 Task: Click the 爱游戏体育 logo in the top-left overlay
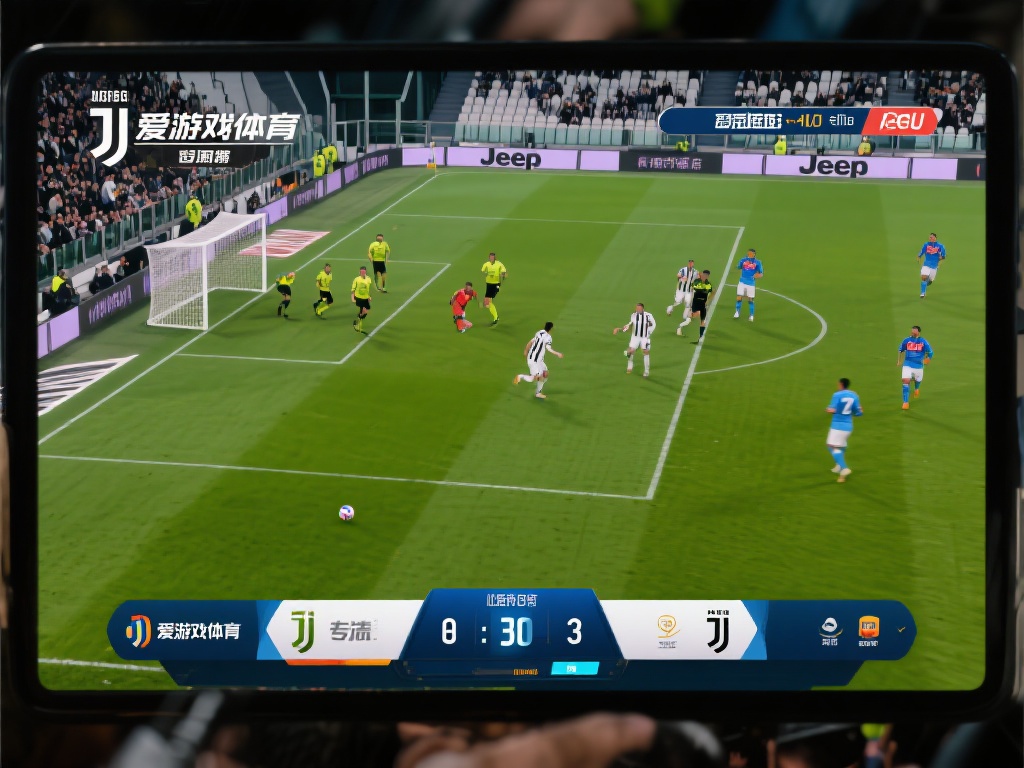point(195,128)
